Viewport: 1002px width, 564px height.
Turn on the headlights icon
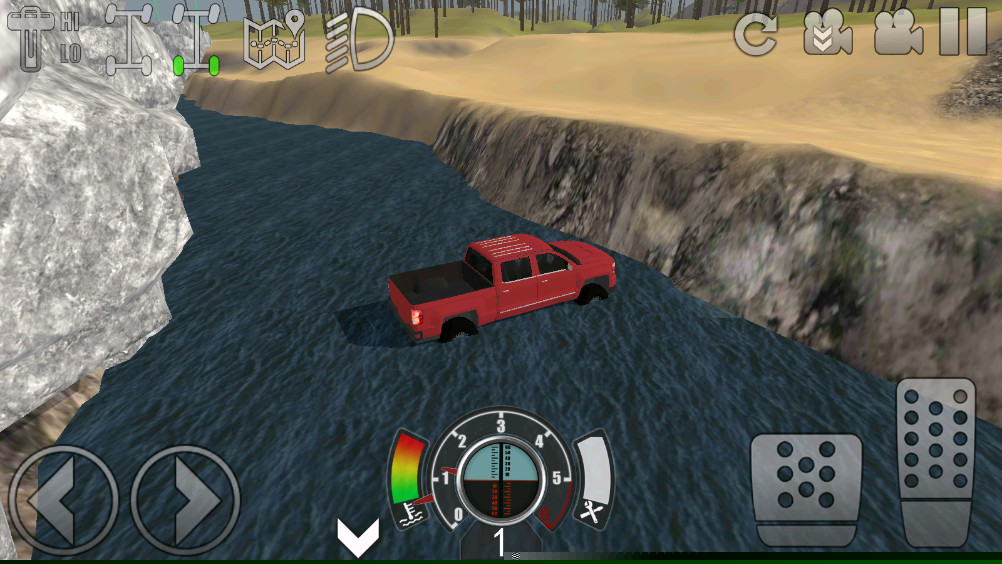point(359,40)
